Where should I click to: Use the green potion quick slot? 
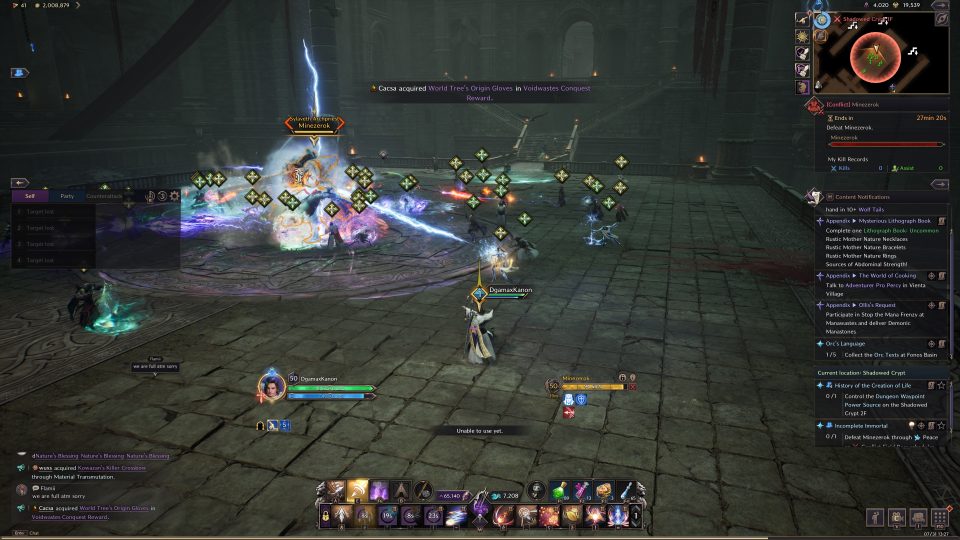[561, 490]
